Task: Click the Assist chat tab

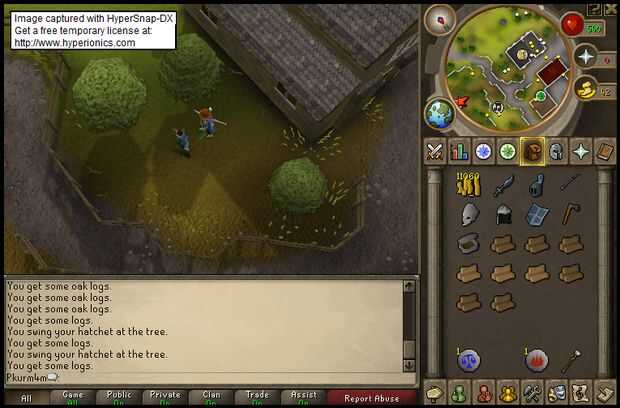Action: [303, 397]
